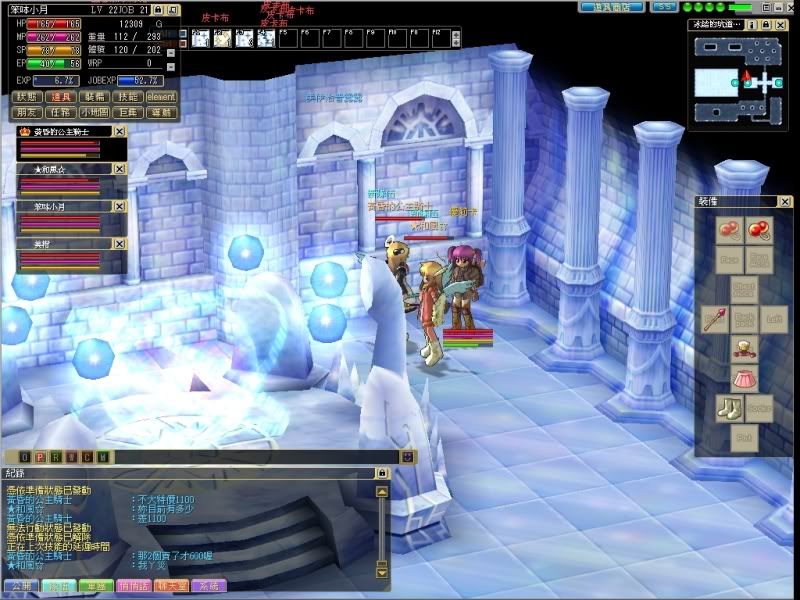Switch to the 系統 system chat tab
Viewport: 800px width, 600px height.
[209, 585]
